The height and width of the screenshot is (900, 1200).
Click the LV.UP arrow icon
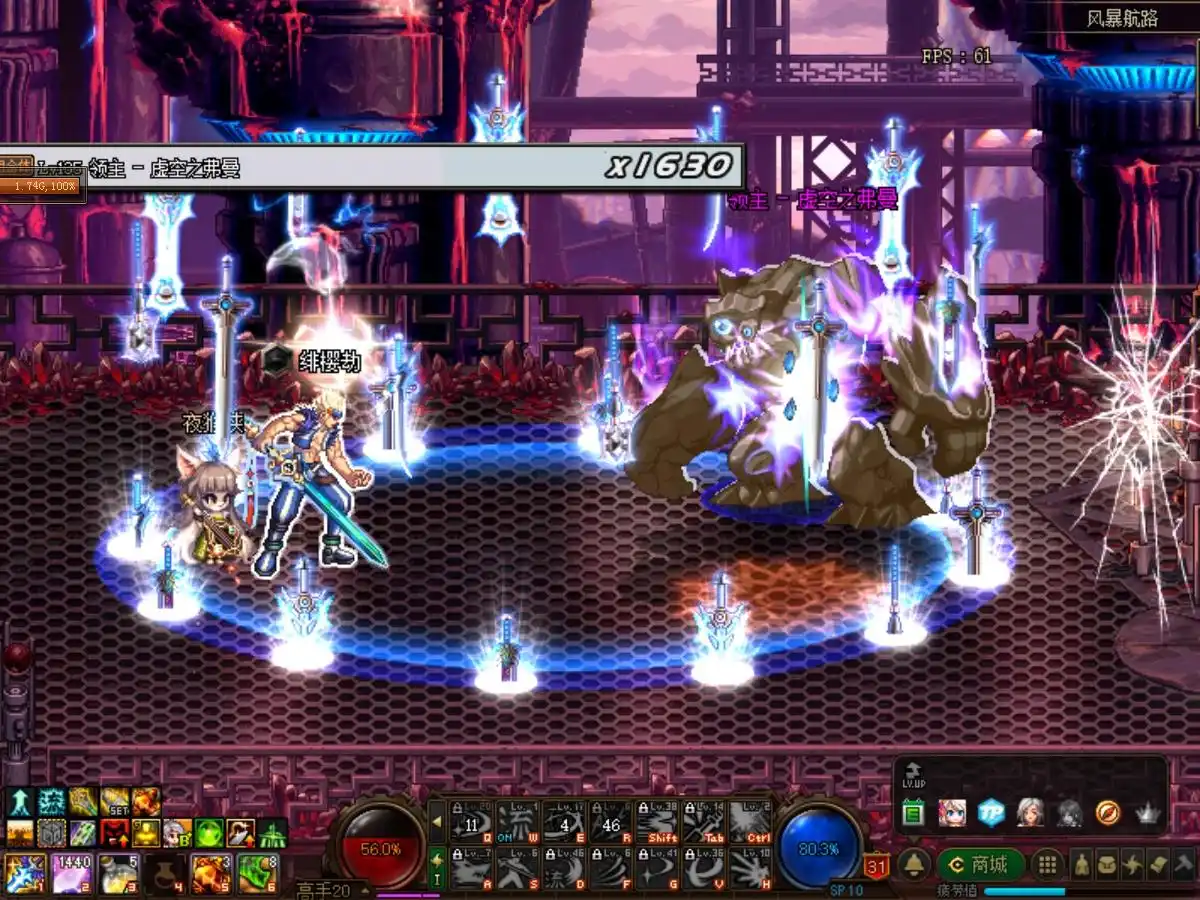911,774
